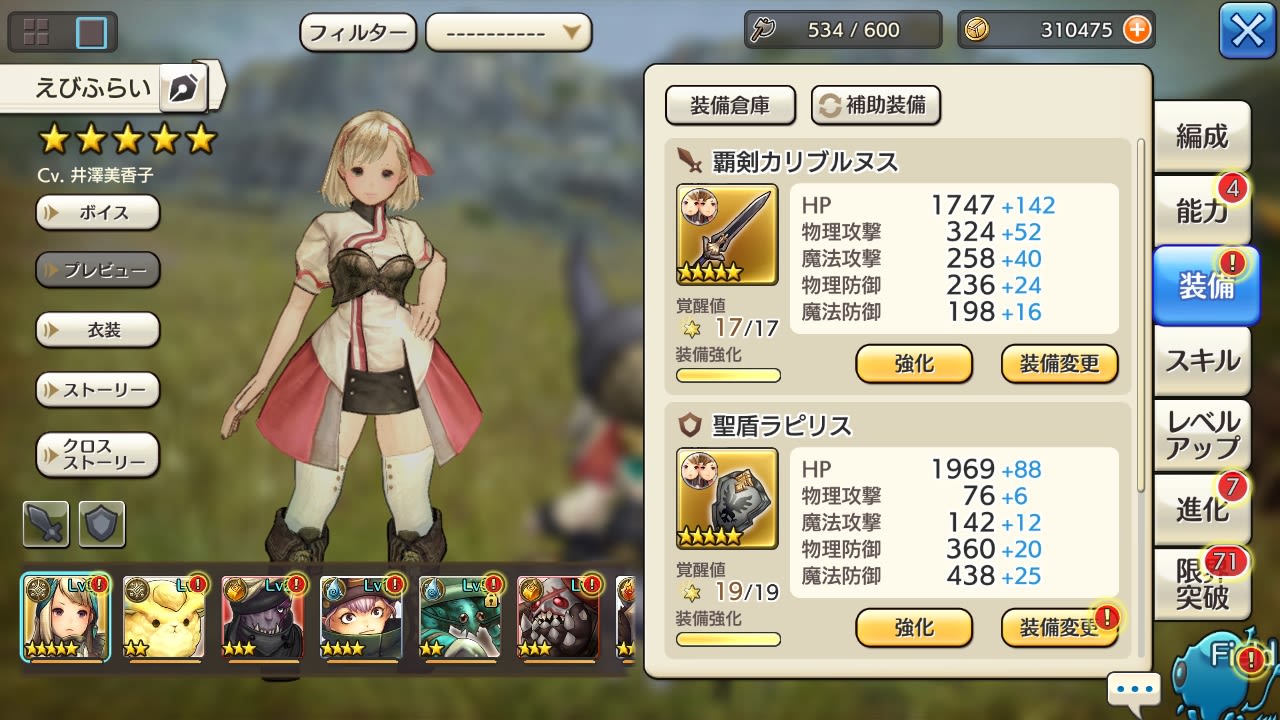Close the screen with the X button
1280x720 pixels.
click(1247, 31)
